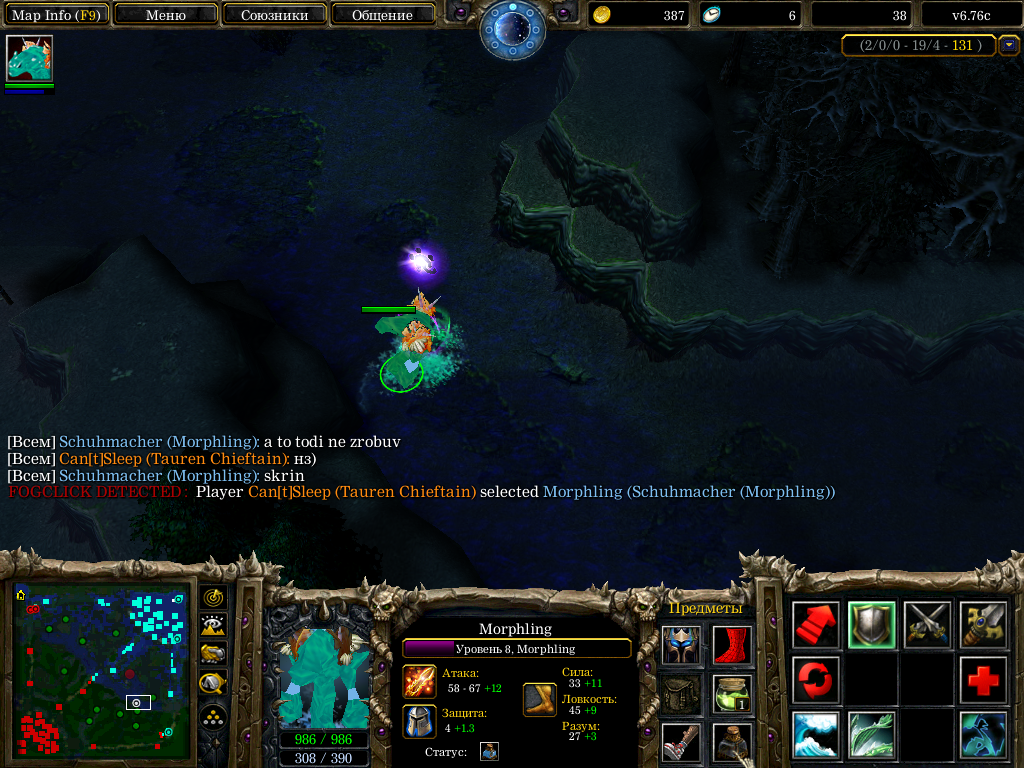The width and height of the screenshot is (1024, 768).
Task: Activate the Move command arrow
Action: click(816, 625)
